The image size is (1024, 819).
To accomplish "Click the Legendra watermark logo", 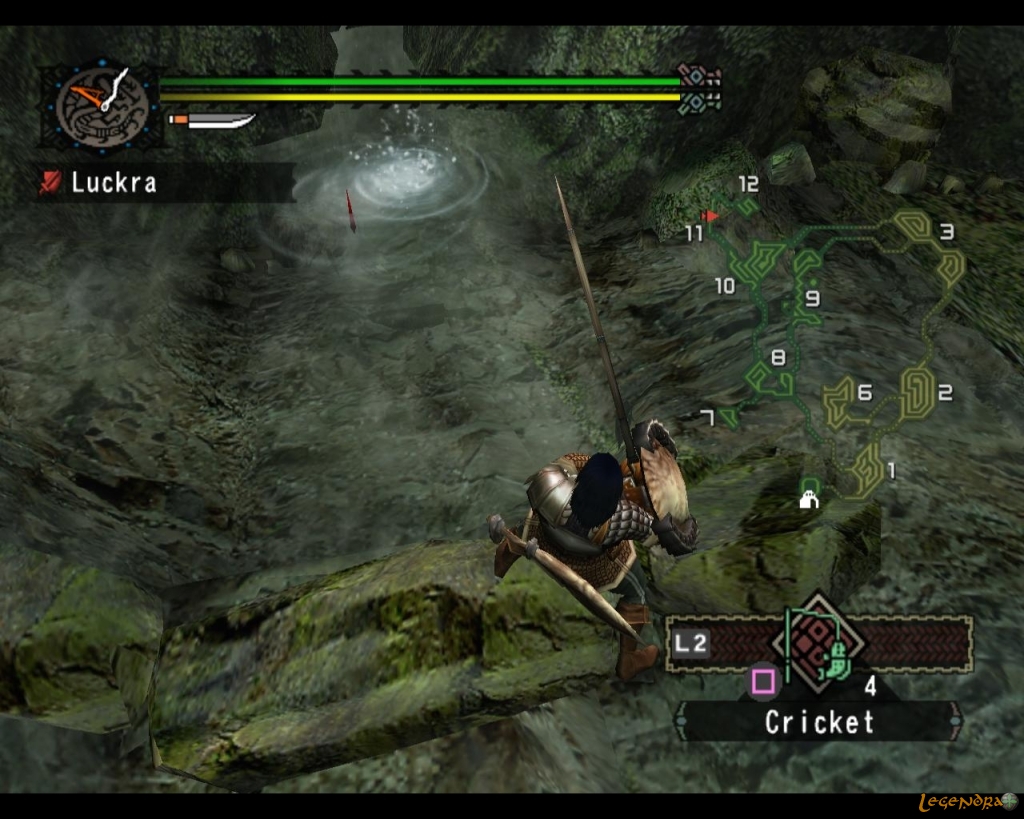I will [967, 802].
